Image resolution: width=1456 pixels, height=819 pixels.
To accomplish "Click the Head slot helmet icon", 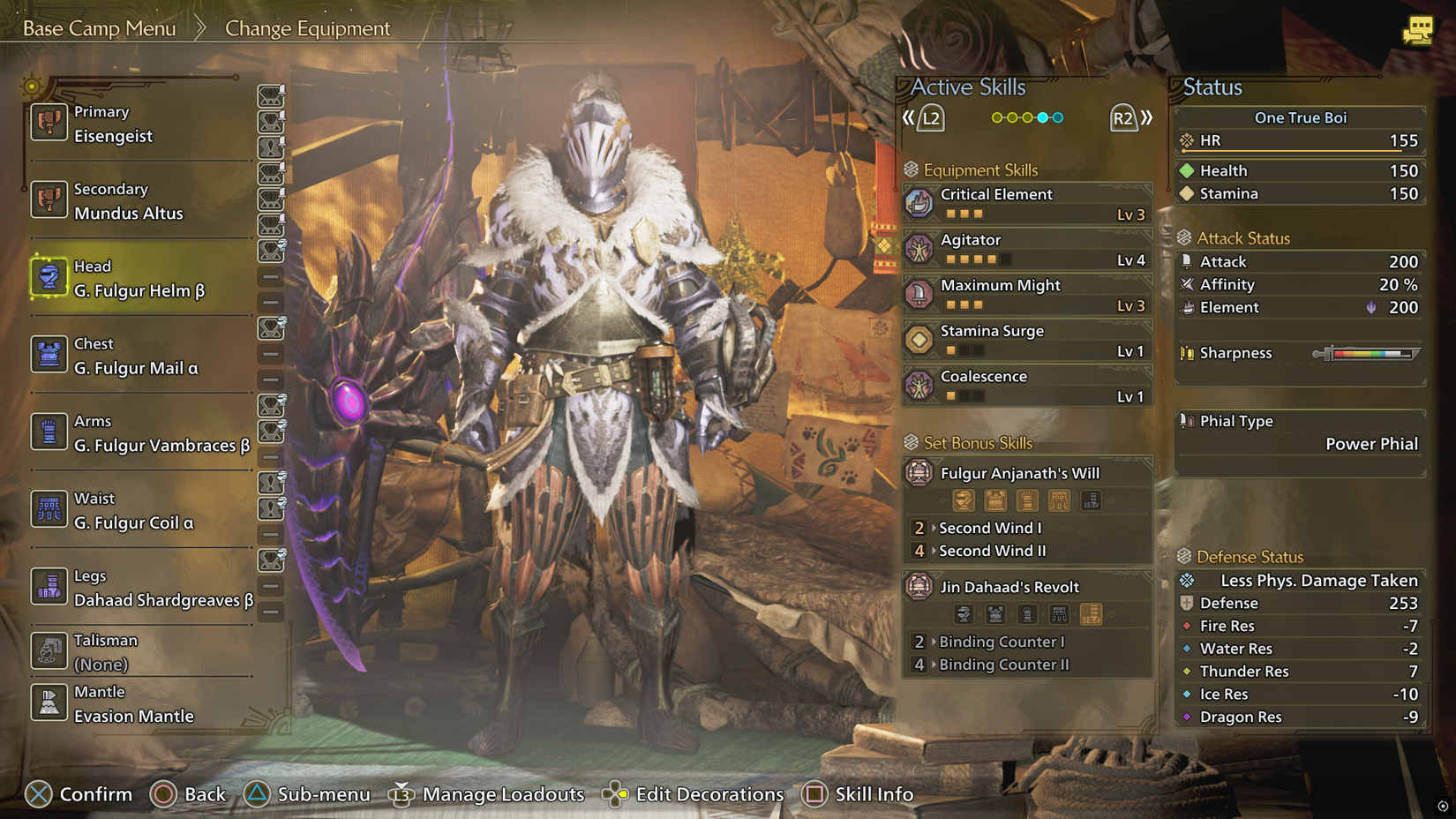I will coord(49,276).
